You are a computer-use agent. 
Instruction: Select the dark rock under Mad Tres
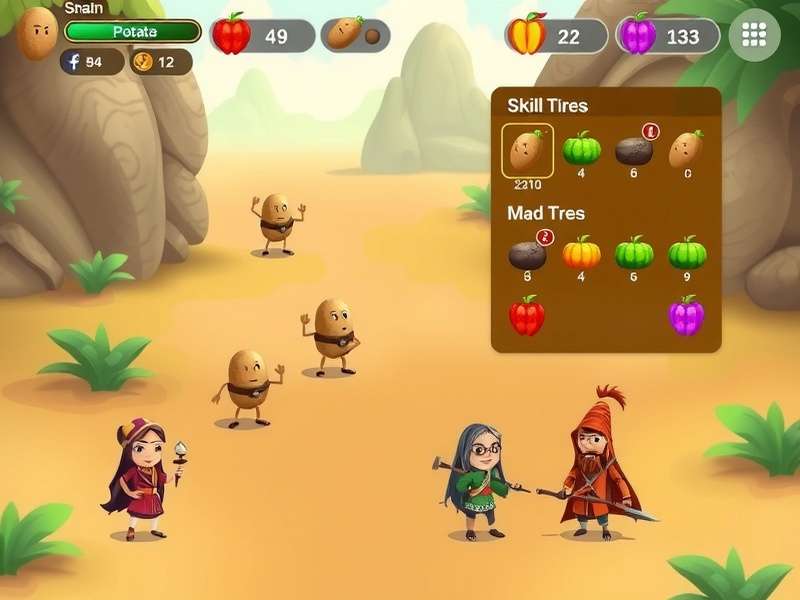(527, 254)
